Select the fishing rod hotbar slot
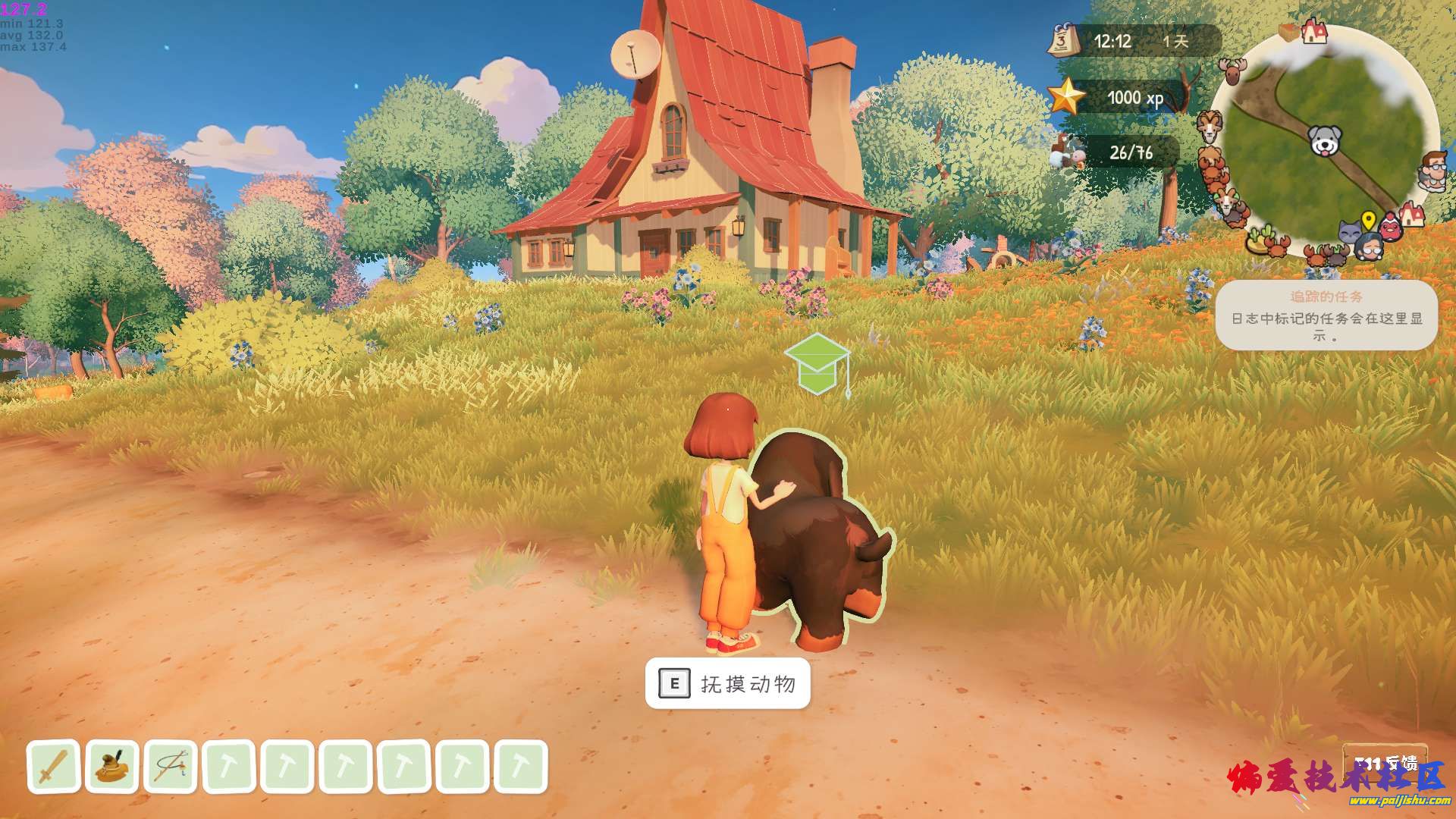This screenshot has width=1456, height=819. pyautogui.click(x=171, y=767)
